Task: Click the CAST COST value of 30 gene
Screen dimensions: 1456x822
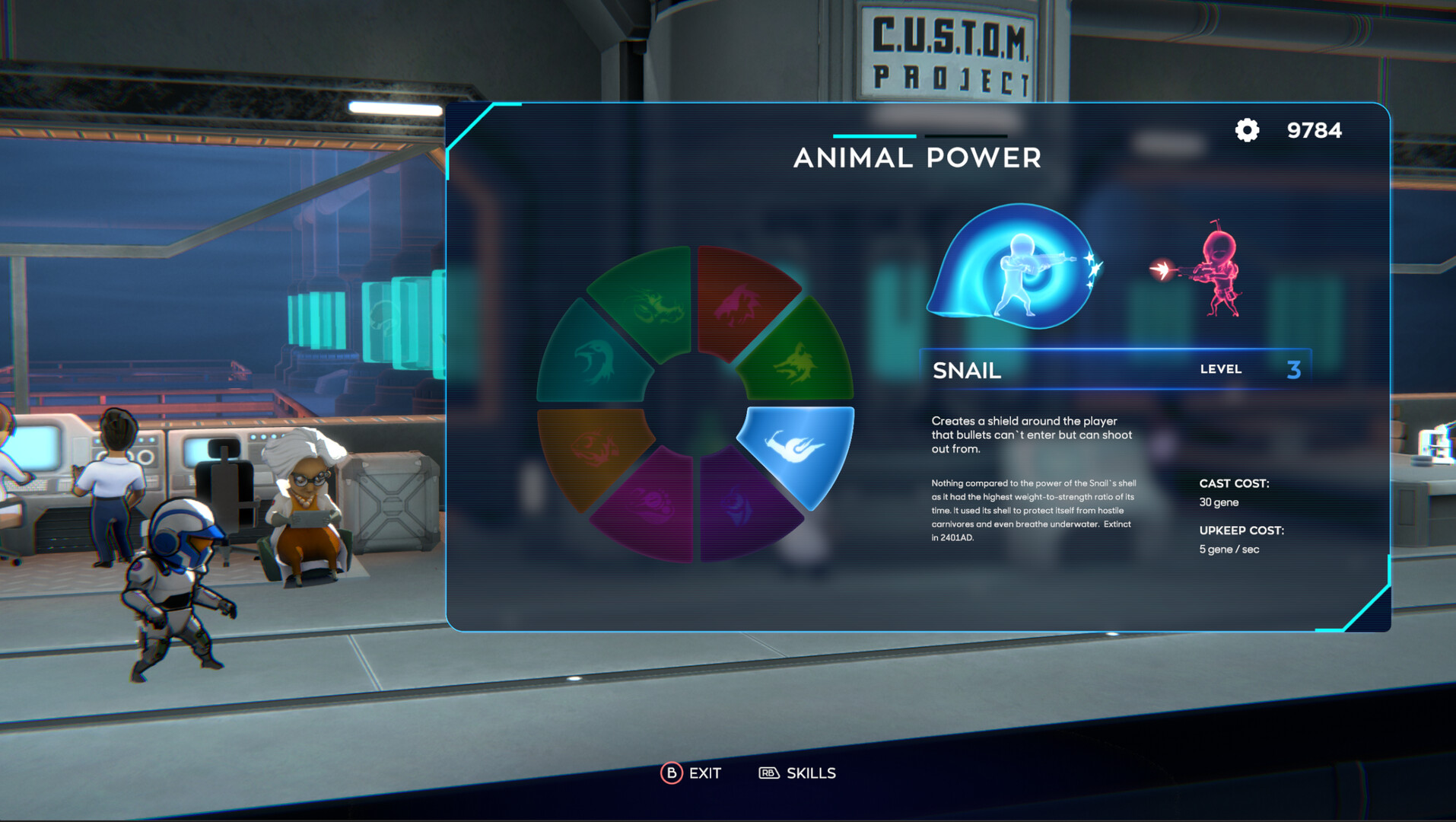Action: (x=1218, y=502)
